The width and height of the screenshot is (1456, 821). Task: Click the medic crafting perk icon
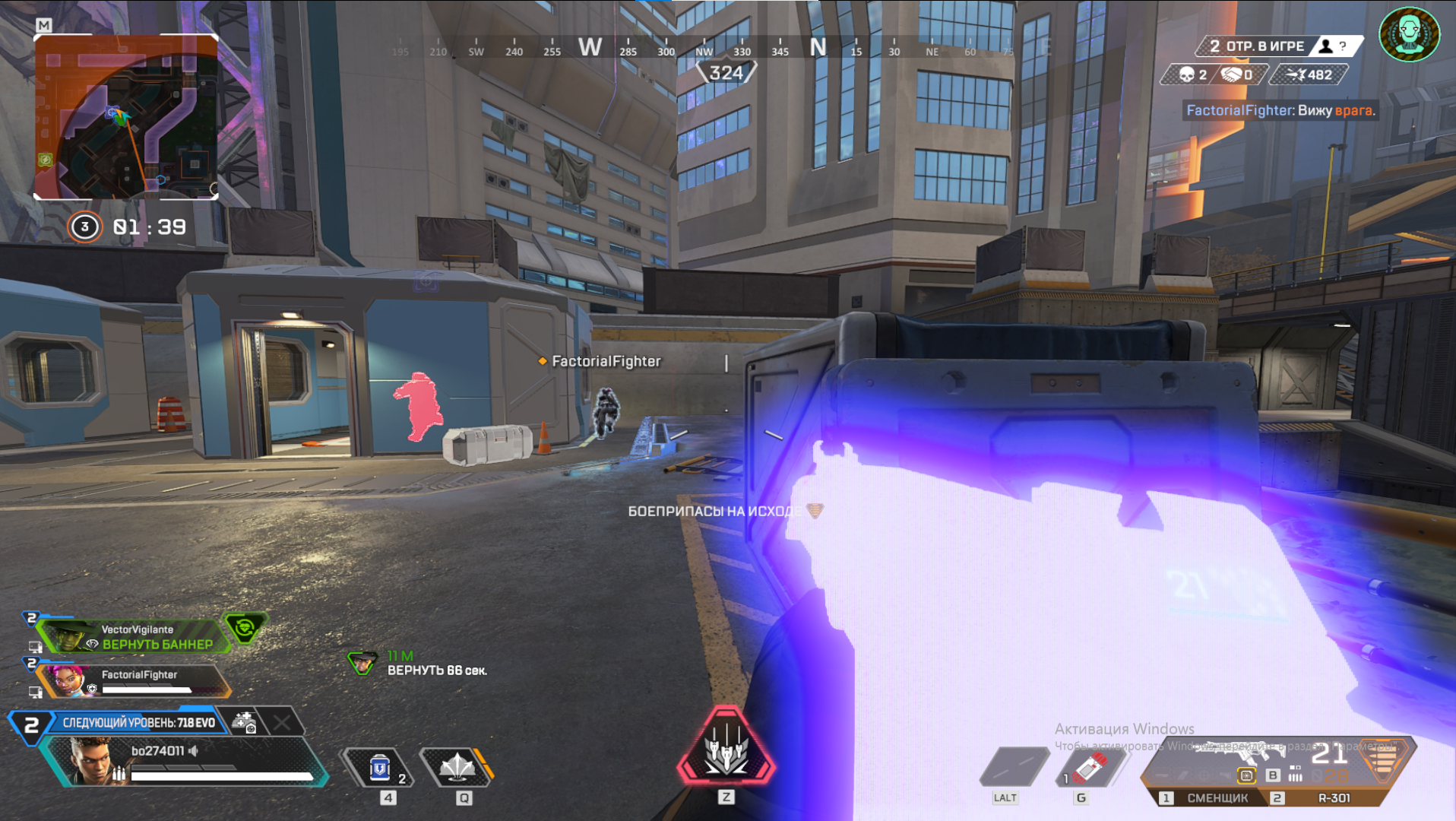[245, 722]
